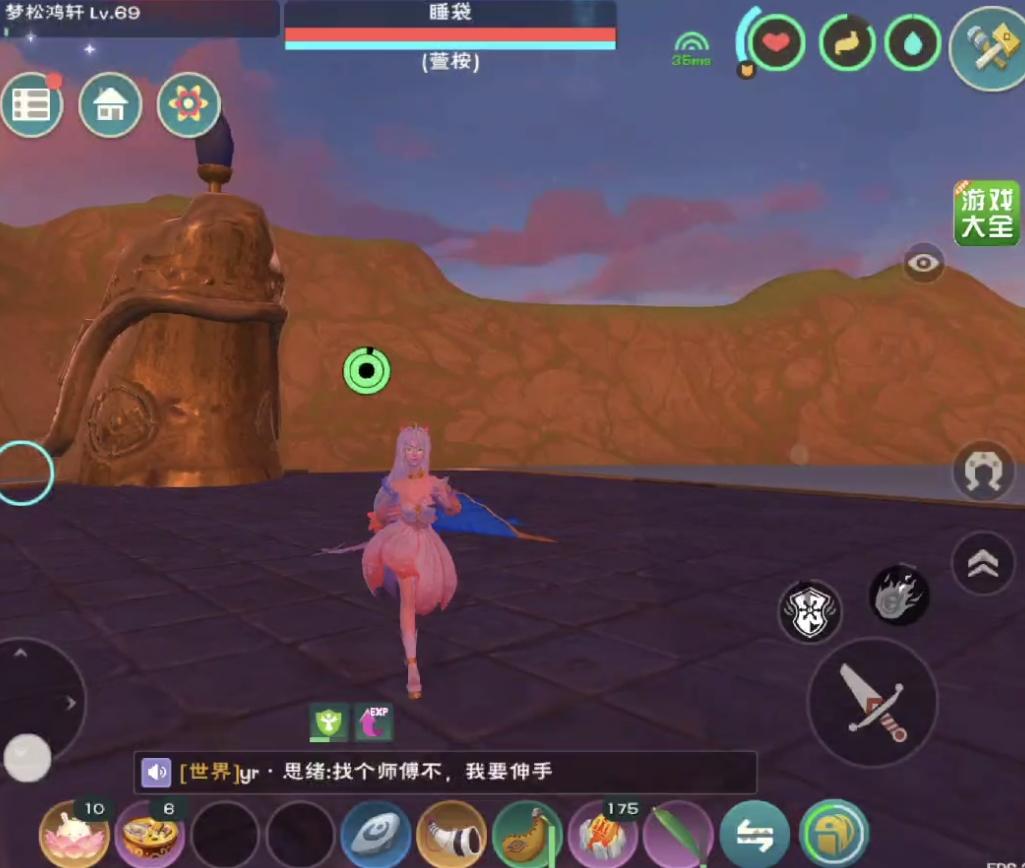The height and width of the screenshot is (868, 1025).
Task: Activate the flaming fireball skill
Action: [899, 596]
